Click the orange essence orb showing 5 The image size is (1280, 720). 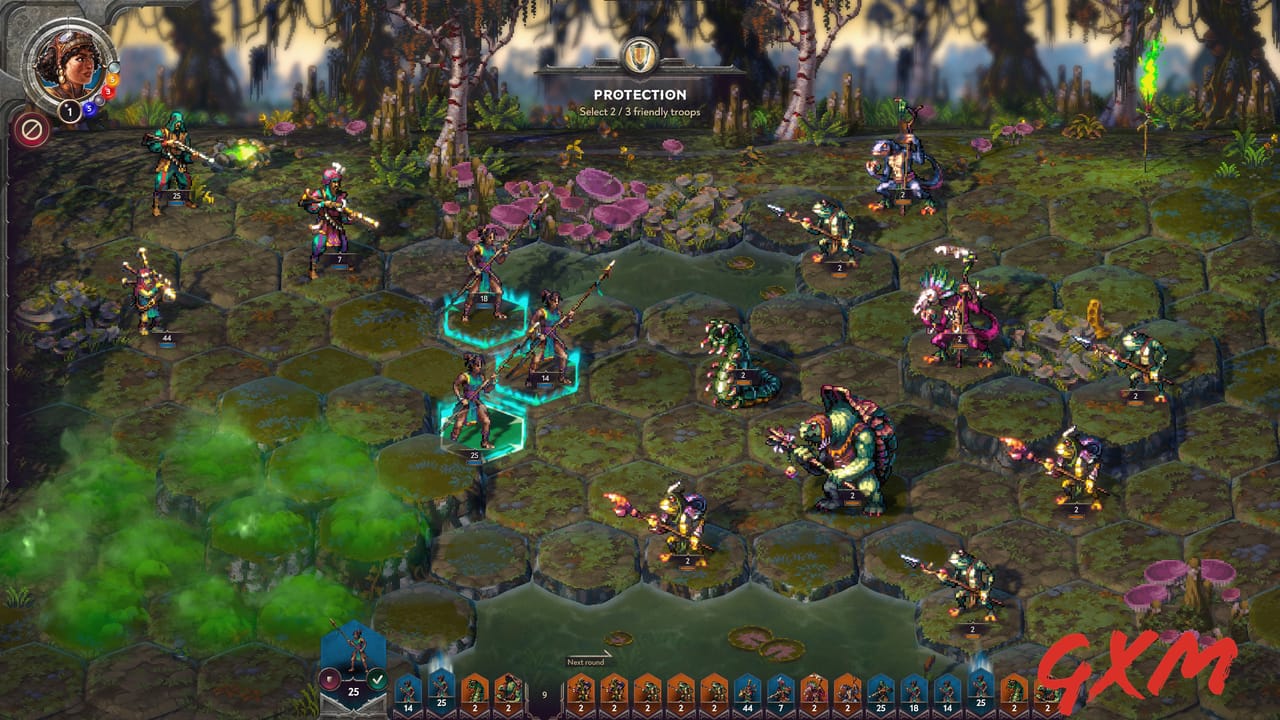[x=112, y=79]
